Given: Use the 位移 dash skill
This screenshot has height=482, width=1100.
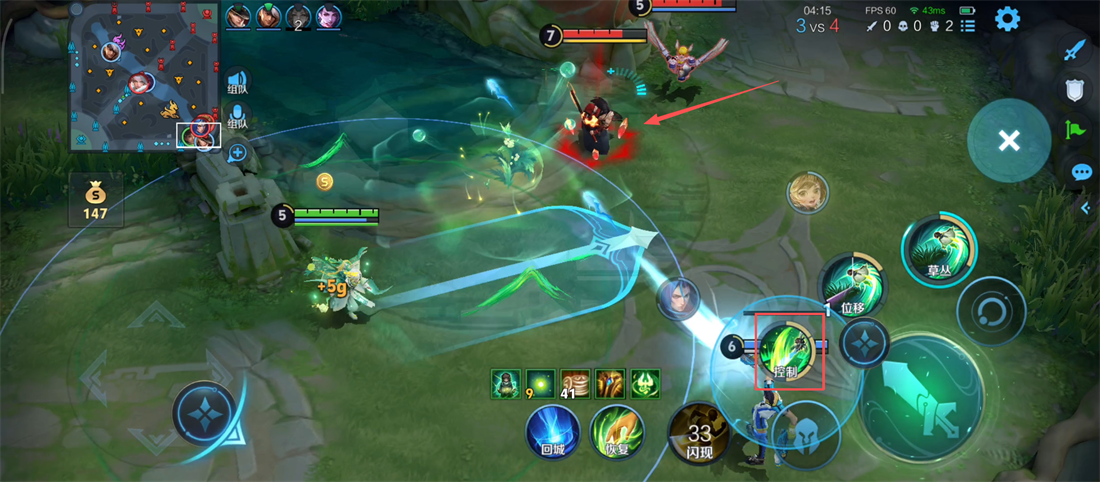Looking at the screenshot, I should [x=851, y=286].
